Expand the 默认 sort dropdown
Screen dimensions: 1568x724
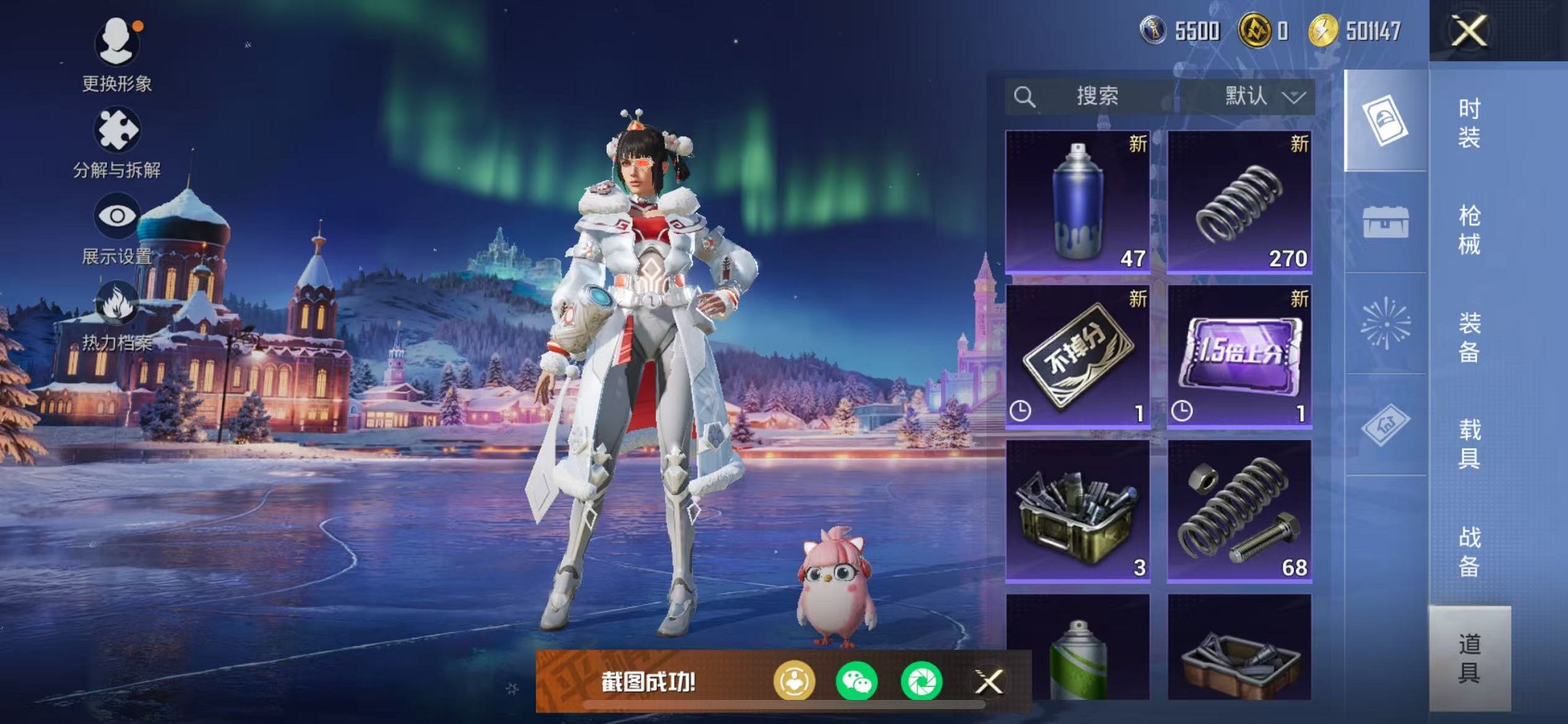[1264, 96]
